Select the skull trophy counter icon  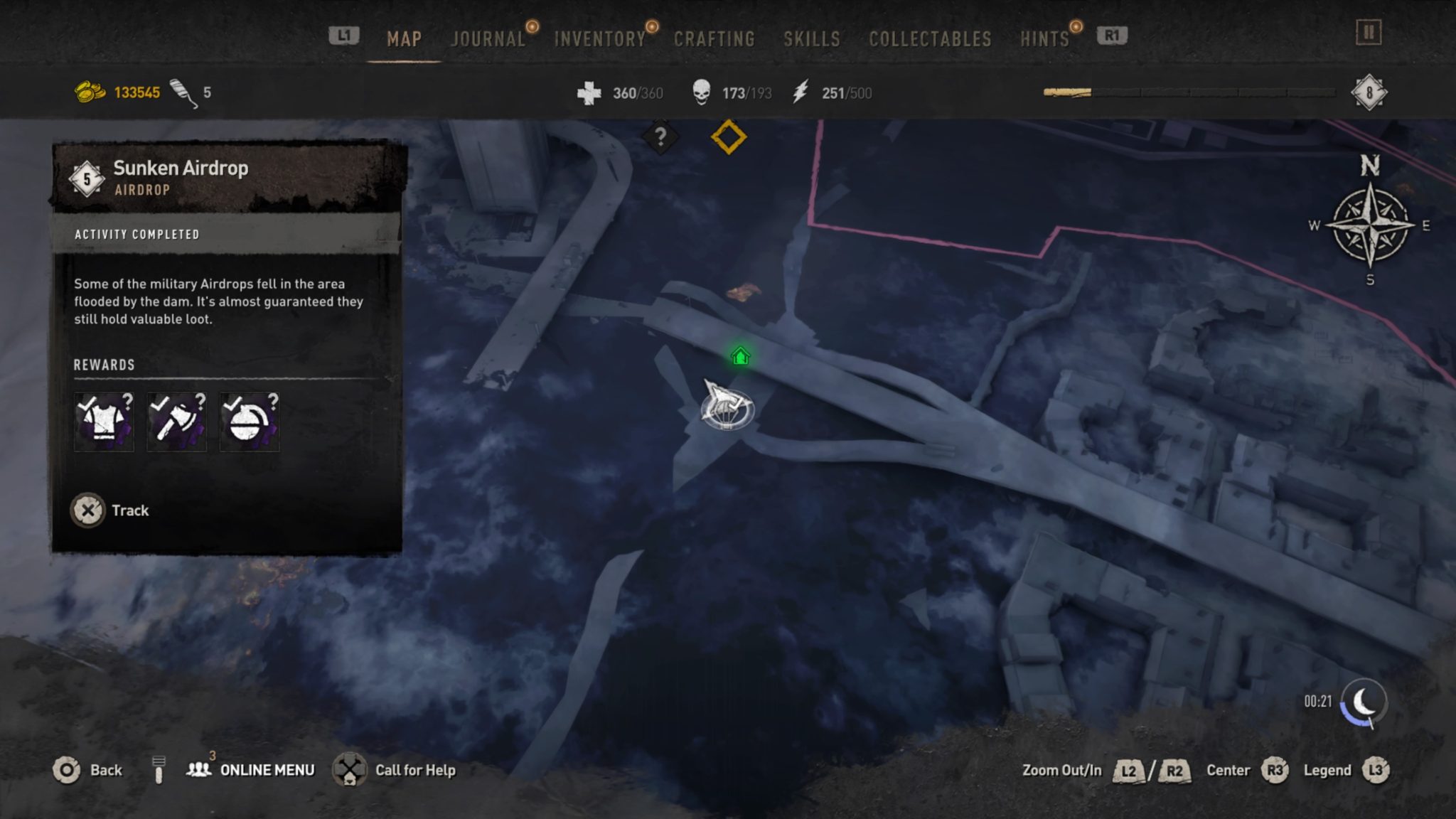pyautogui.click(x=701, y=92)
